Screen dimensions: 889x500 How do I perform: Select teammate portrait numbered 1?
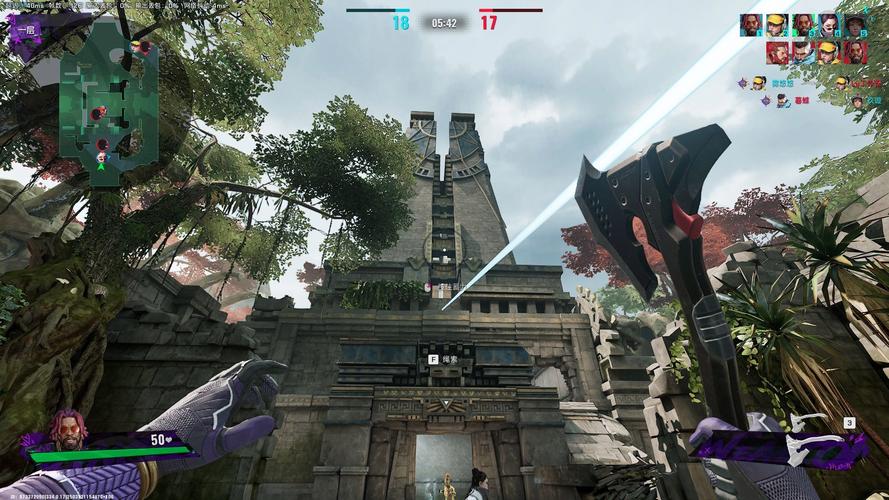point(751,24)
